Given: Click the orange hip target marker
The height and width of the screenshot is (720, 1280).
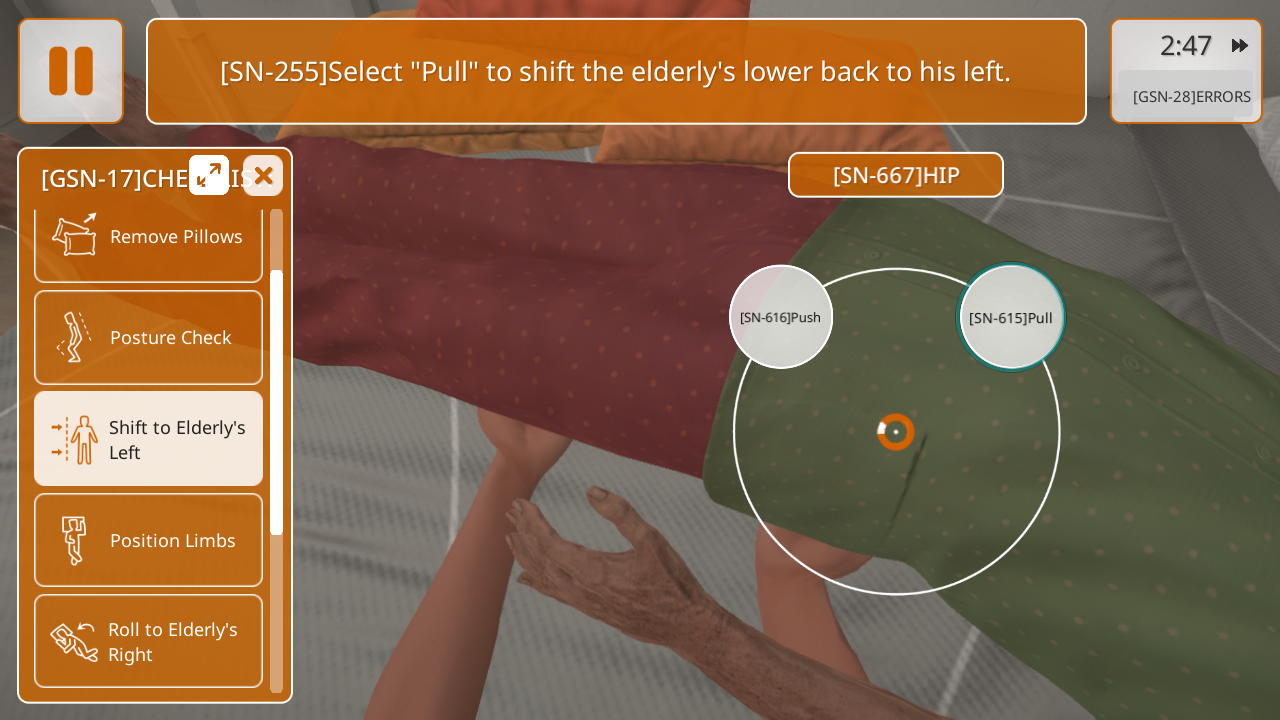Looking at the screenshot, I should pos(896,432).
